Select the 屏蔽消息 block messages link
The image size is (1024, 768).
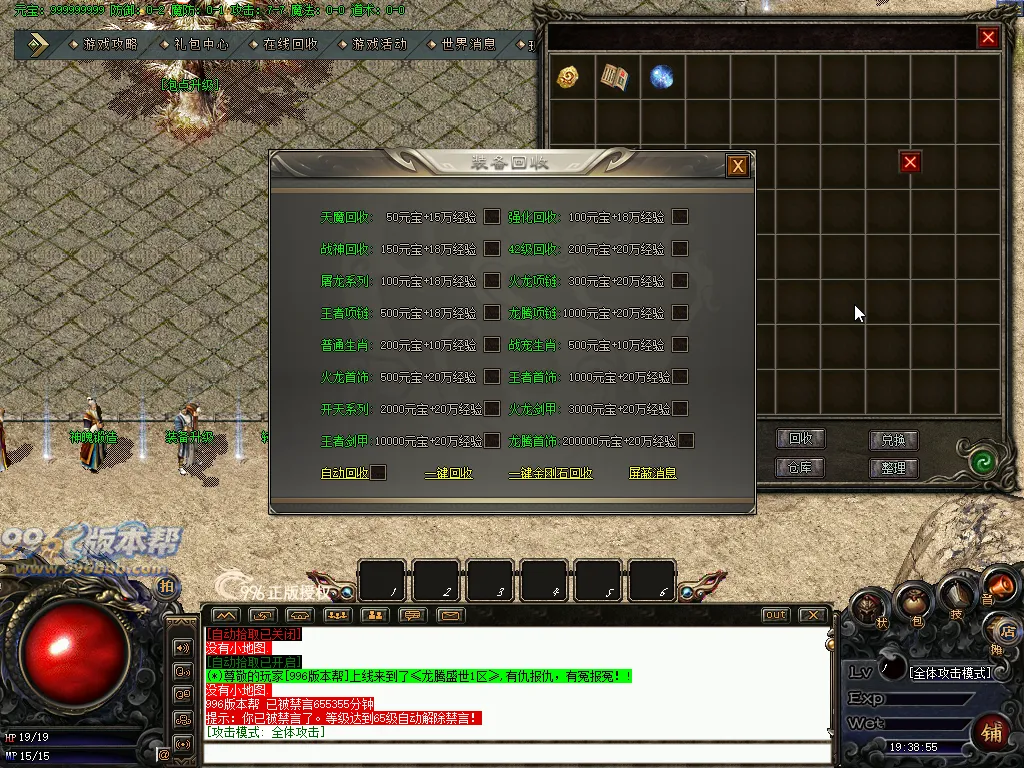[x=652, y=473]
